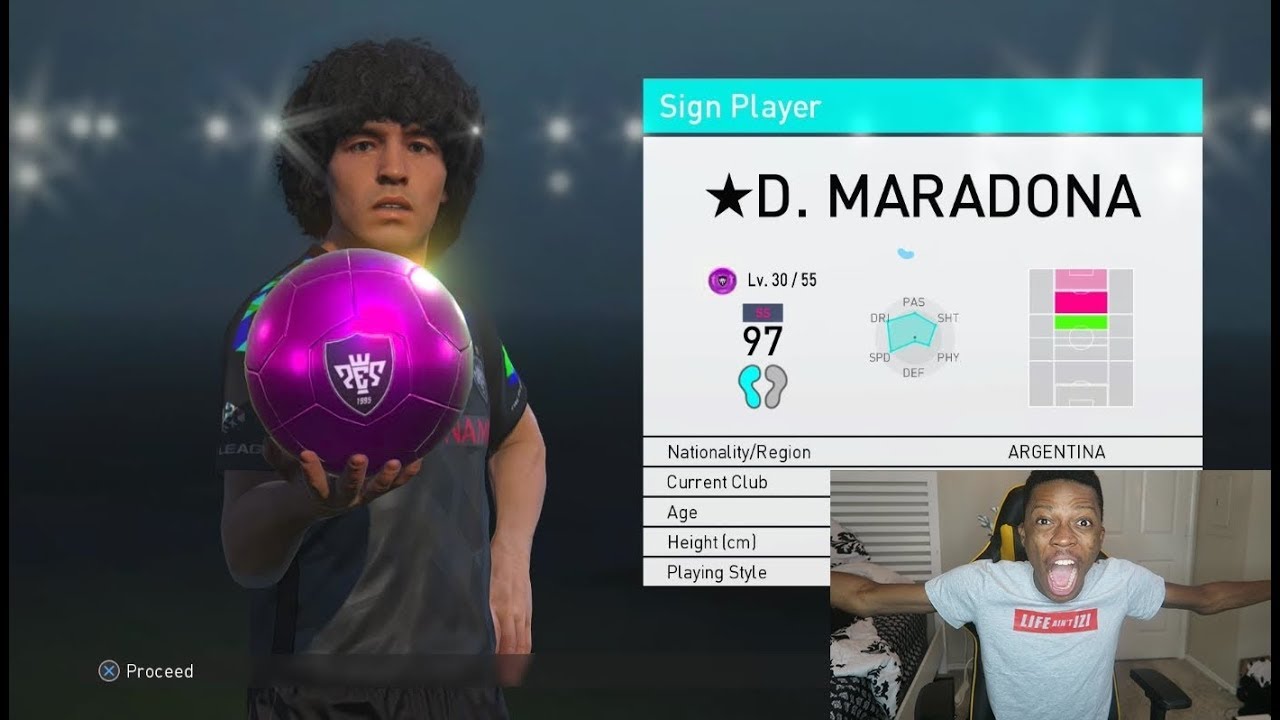This screenshot has height=720, width=1280.
Task: Expand the Current Club row
Action: 717,482
